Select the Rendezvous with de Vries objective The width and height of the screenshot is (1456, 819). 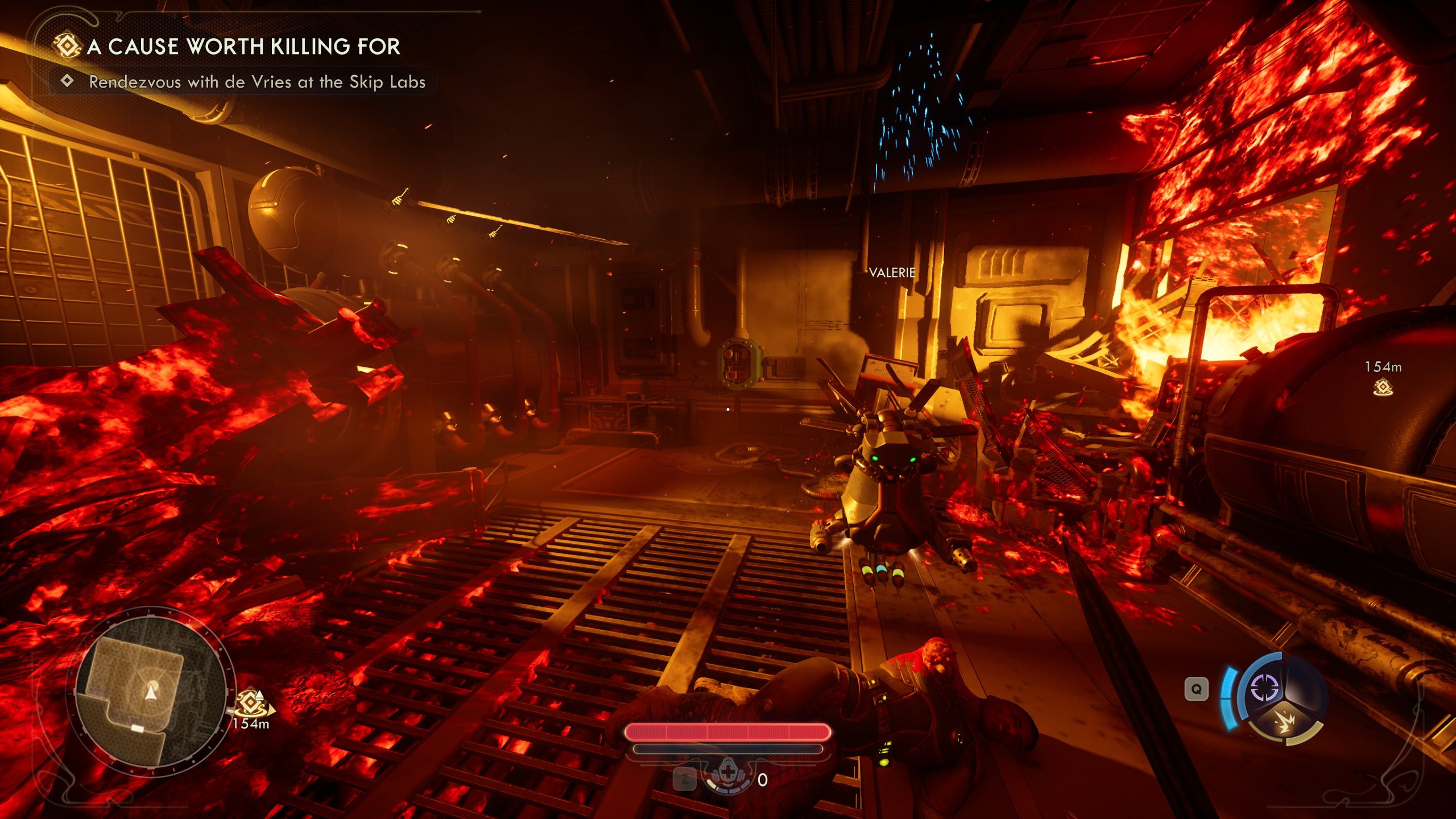(x=257, y=82)
